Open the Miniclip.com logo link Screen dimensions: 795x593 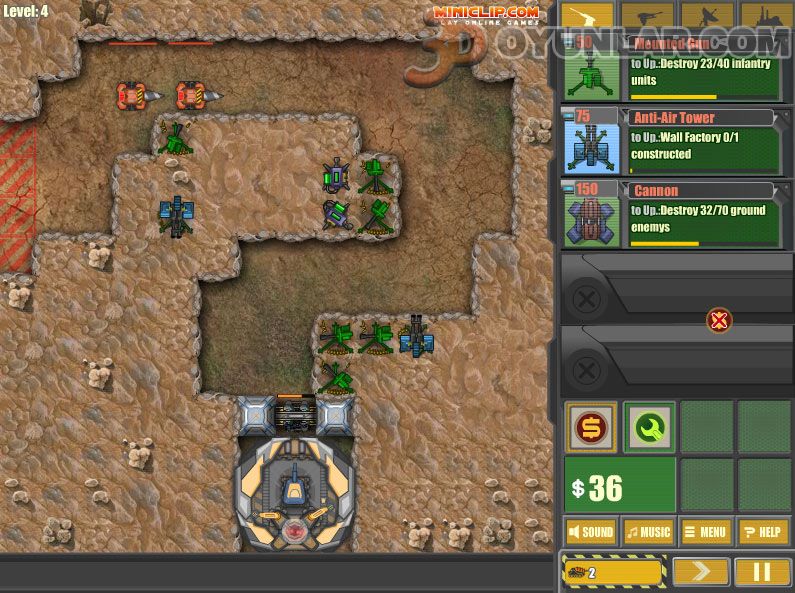point(485,14)
